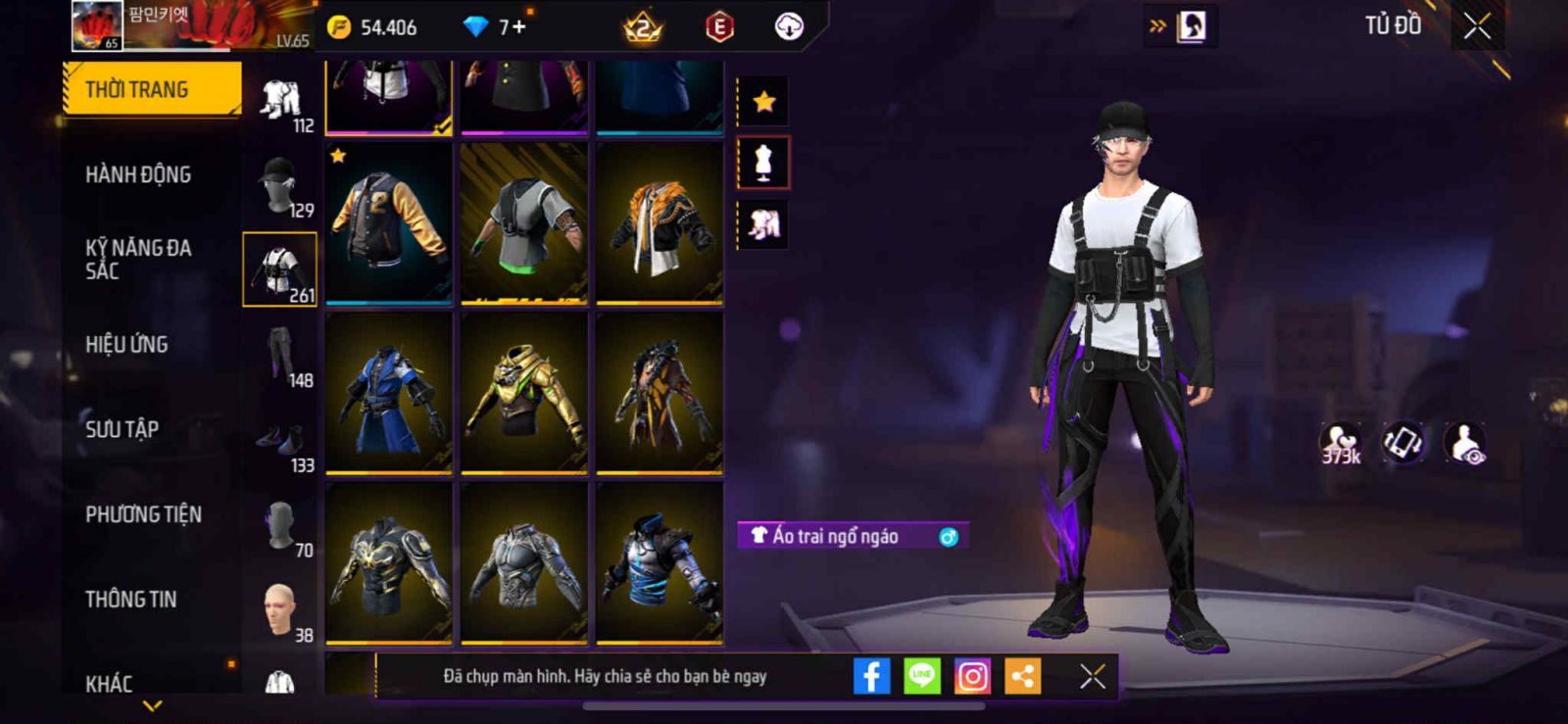1568x724 pixels.
Task: Show favorites with the star filter
Action: pos(763,101)
